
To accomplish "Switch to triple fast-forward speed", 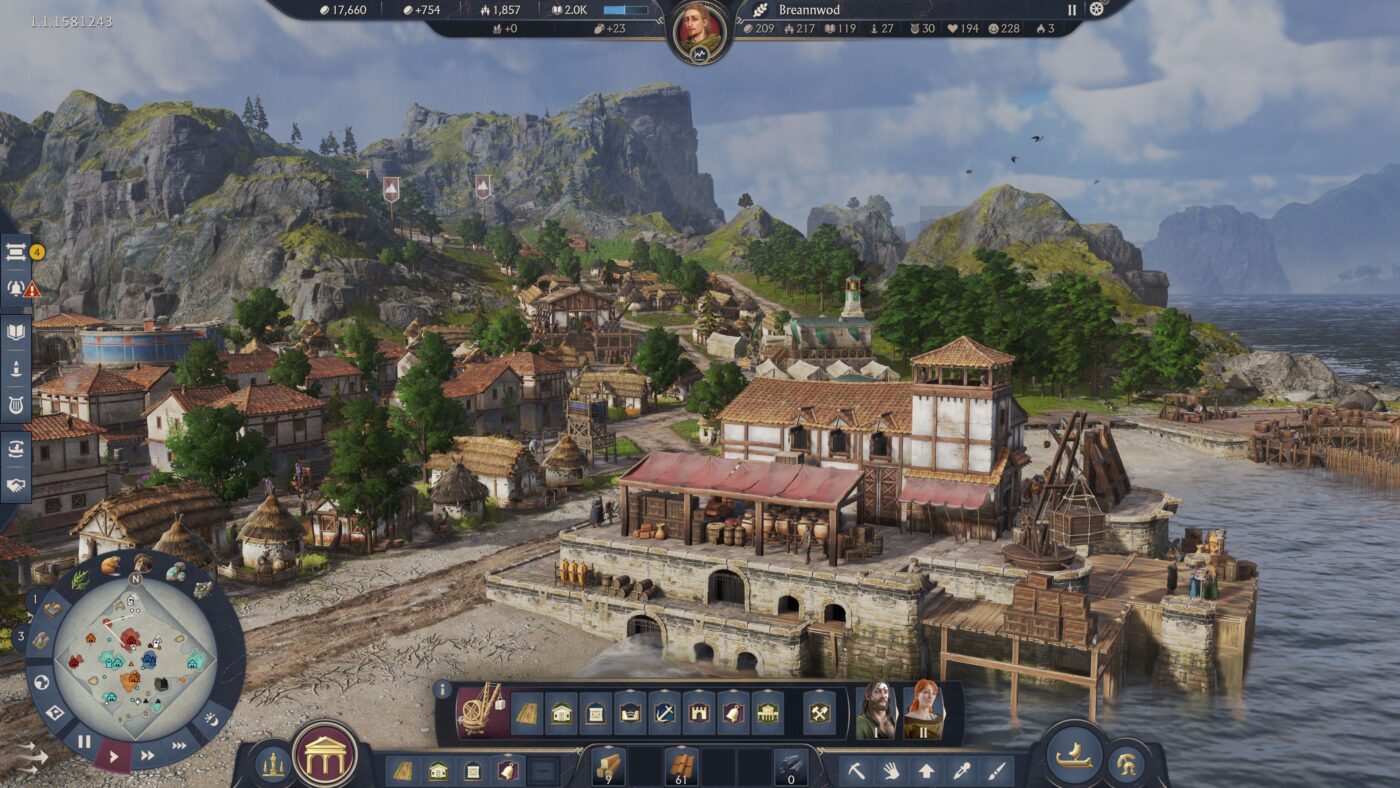I will pyautogui.click(x=179, y=745).
